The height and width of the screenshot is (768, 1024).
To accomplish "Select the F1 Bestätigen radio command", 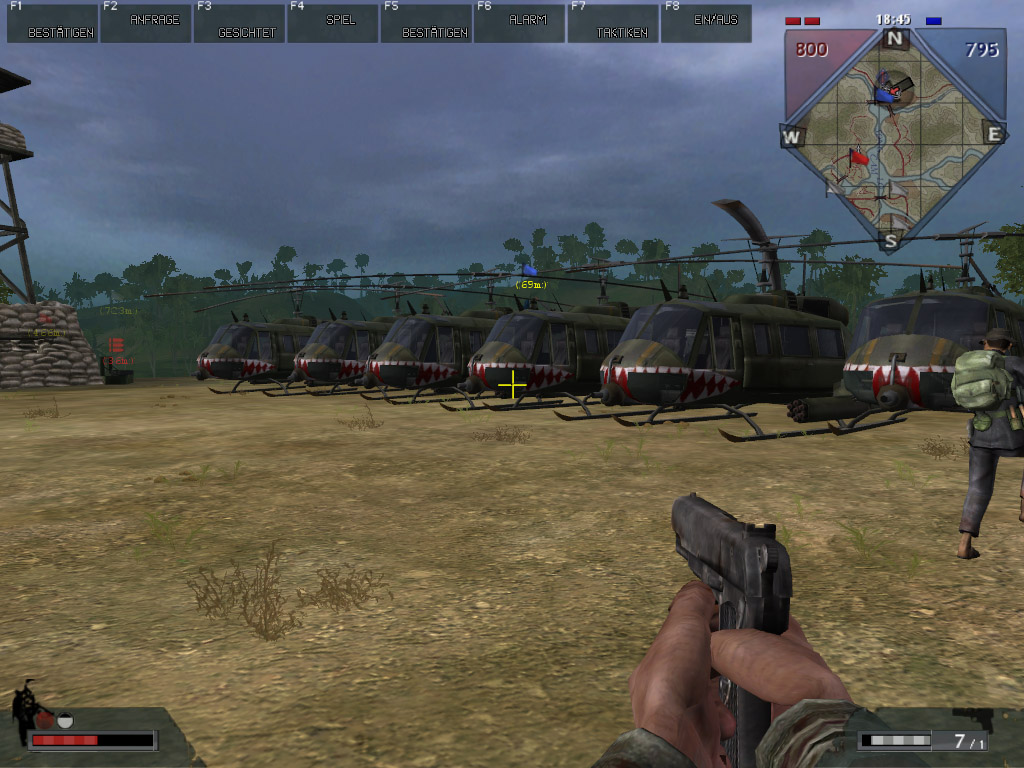I will tap(52, 23).
